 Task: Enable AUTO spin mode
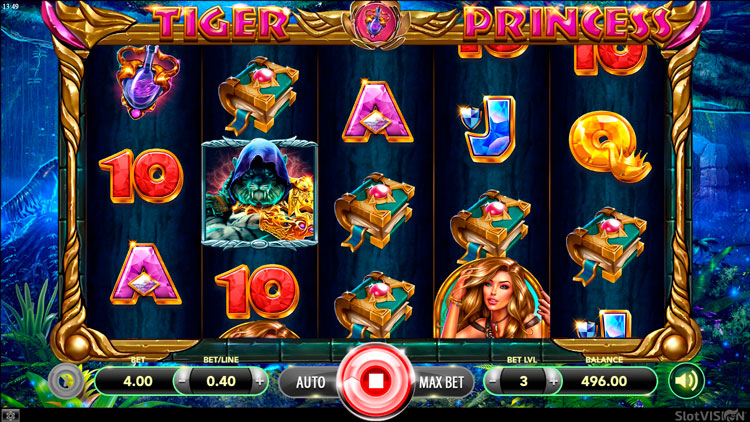click(x=309, y=381)
